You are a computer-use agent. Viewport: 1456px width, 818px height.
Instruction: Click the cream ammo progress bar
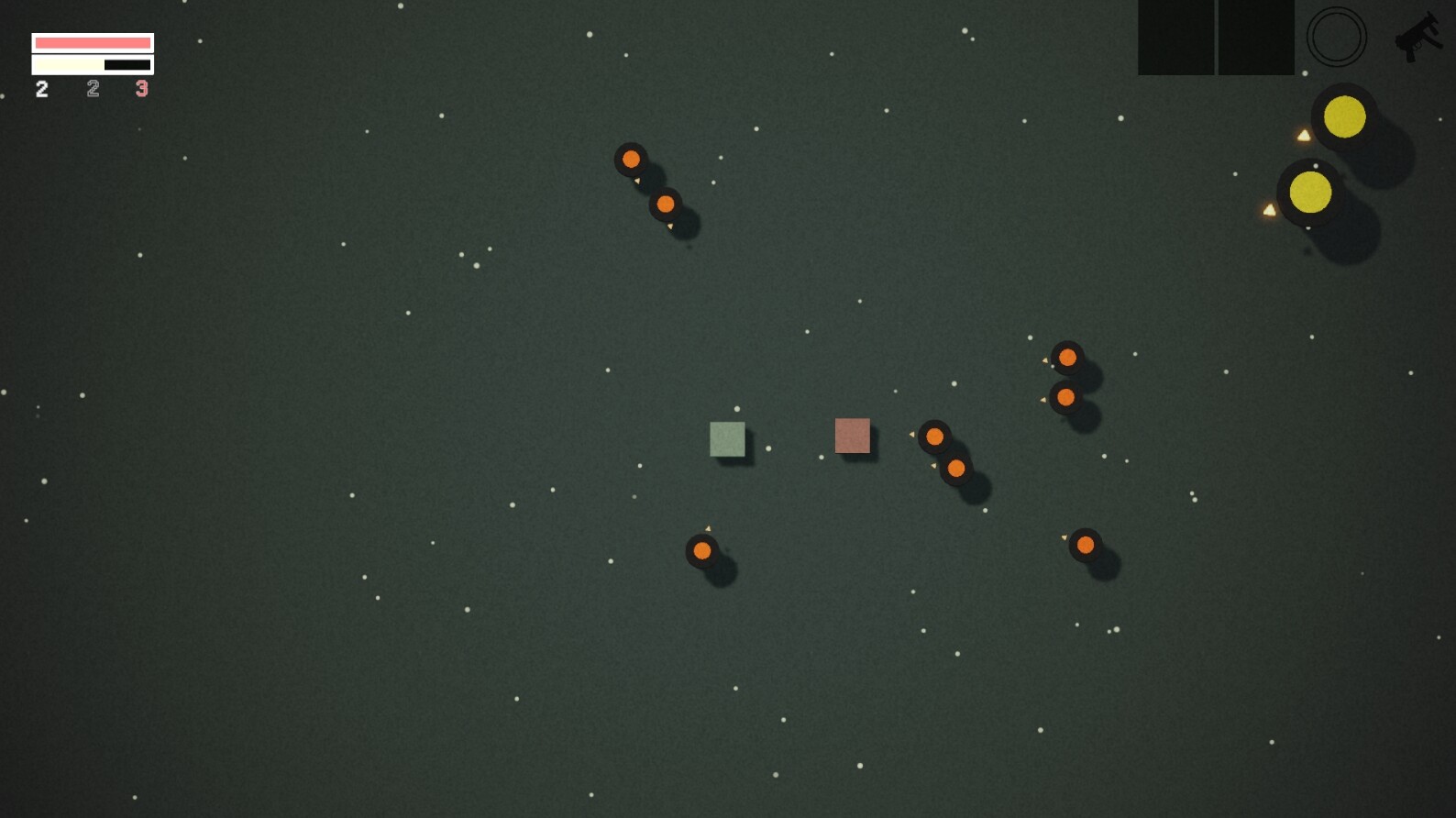(67, 63)
